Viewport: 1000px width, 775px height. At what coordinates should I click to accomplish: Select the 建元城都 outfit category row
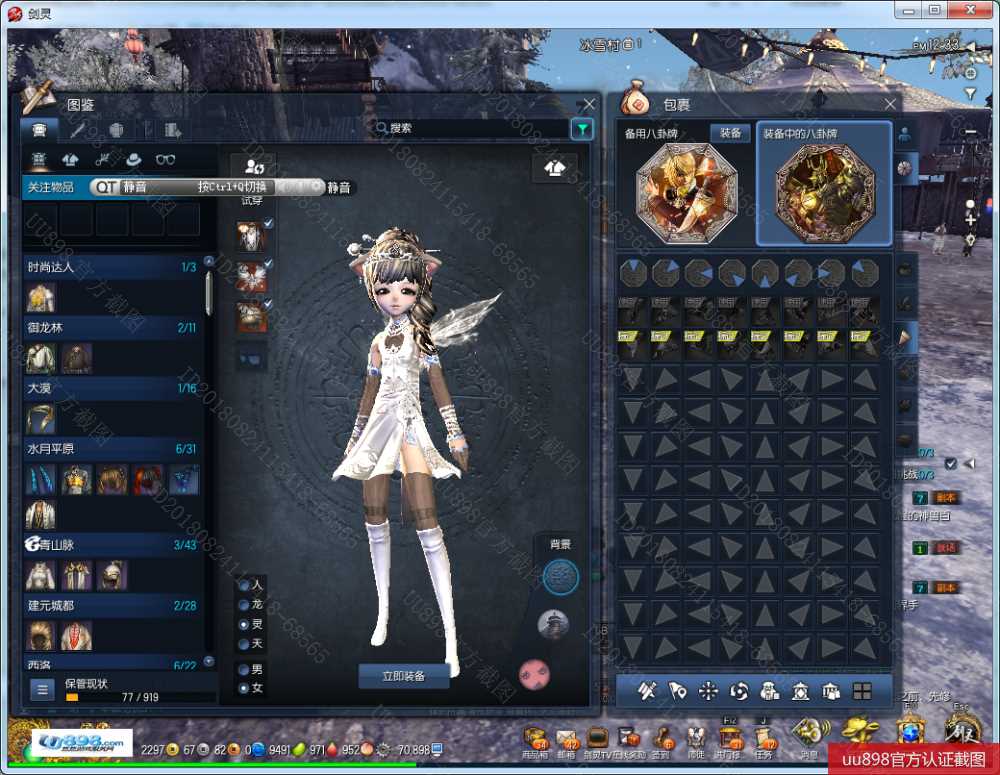(x=110, y=606)
